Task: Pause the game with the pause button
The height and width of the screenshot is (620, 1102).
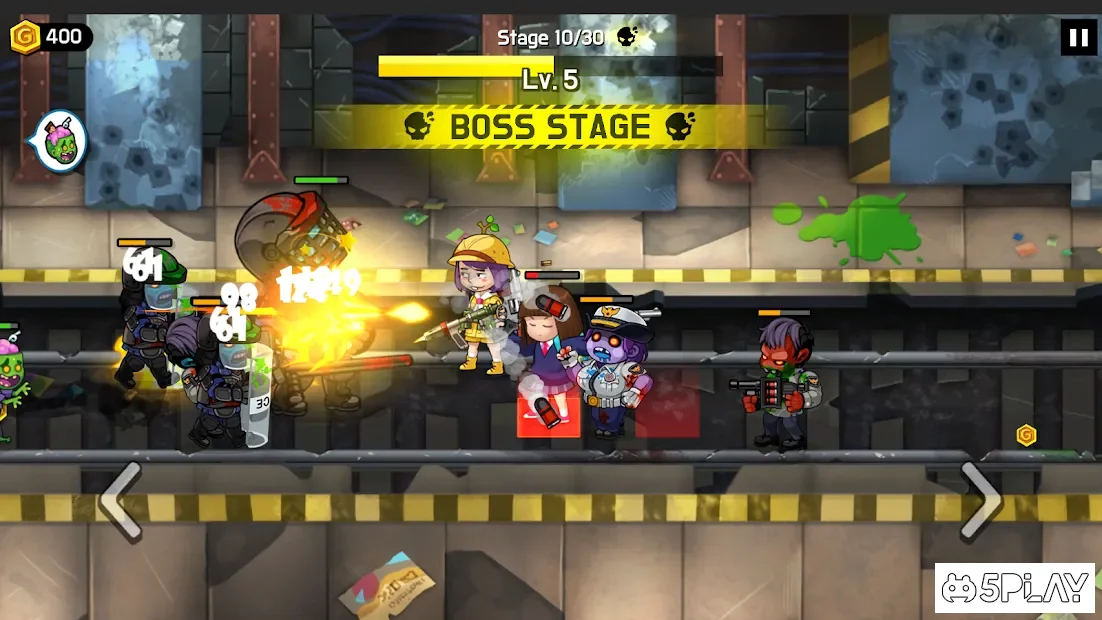Action: (1078, 38)
